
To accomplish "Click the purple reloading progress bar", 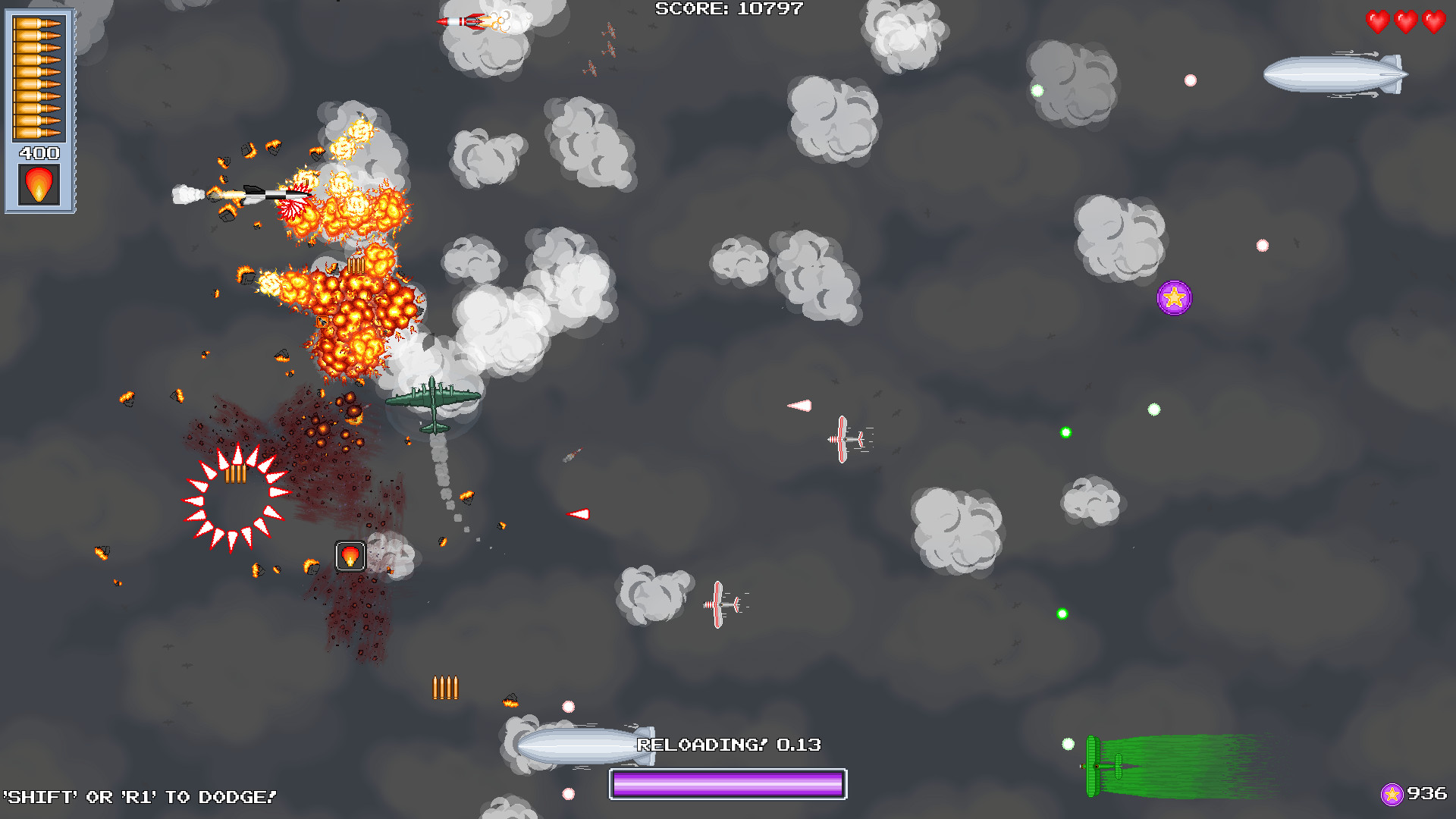I will (726, 783).
